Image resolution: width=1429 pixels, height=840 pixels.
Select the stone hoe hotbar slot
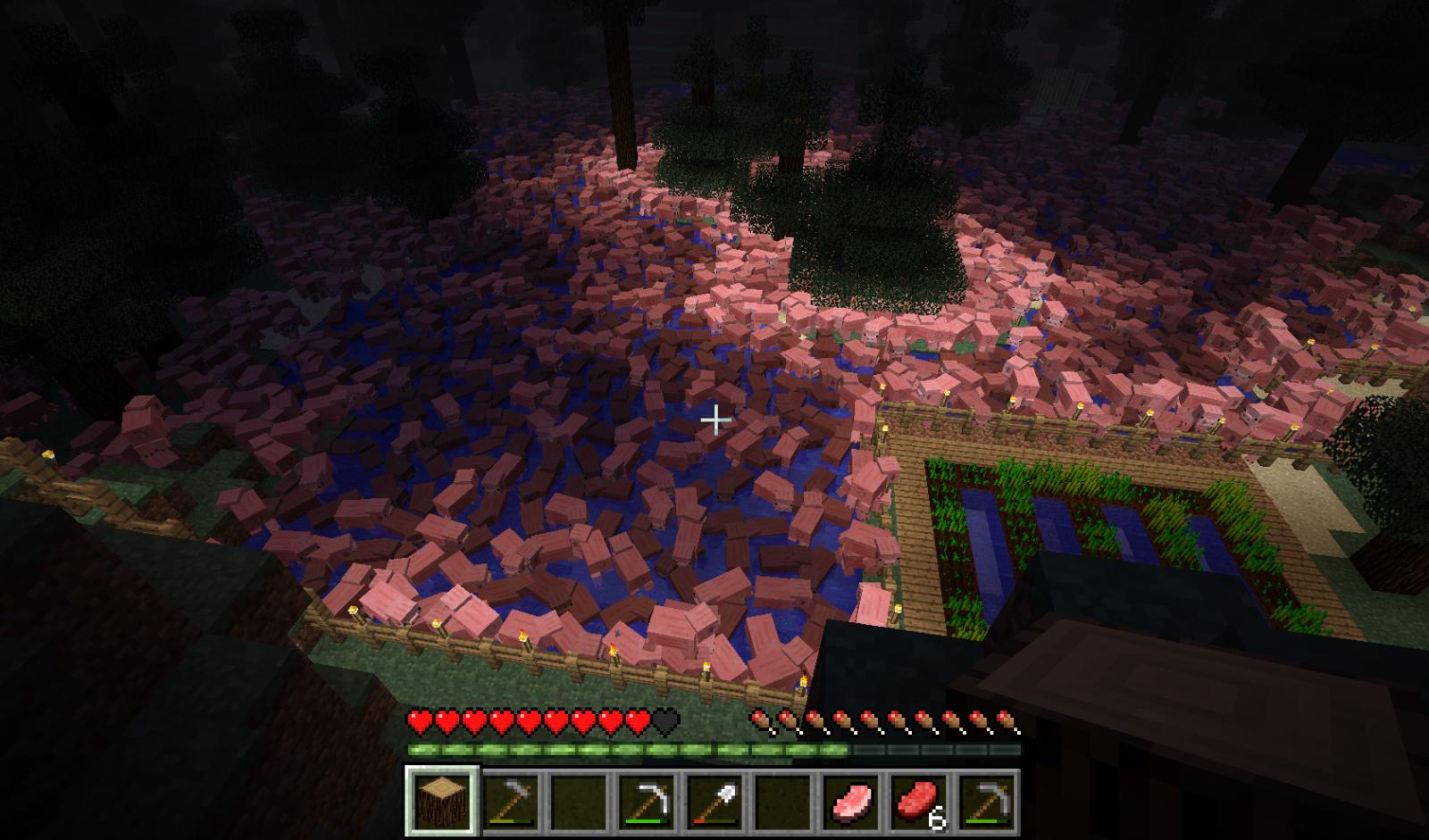[511, 802]
